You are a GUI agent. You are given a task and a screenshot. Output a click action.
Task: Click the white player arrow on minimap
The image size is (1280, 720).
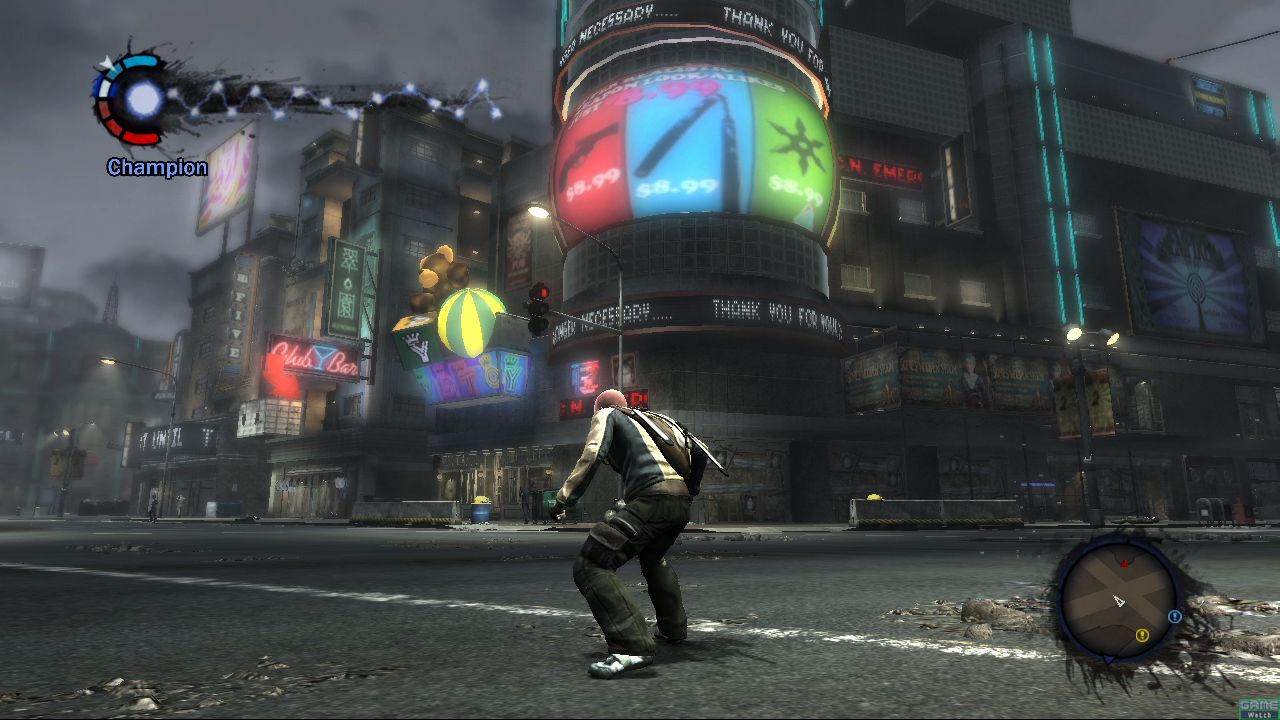coord(1119,601)
